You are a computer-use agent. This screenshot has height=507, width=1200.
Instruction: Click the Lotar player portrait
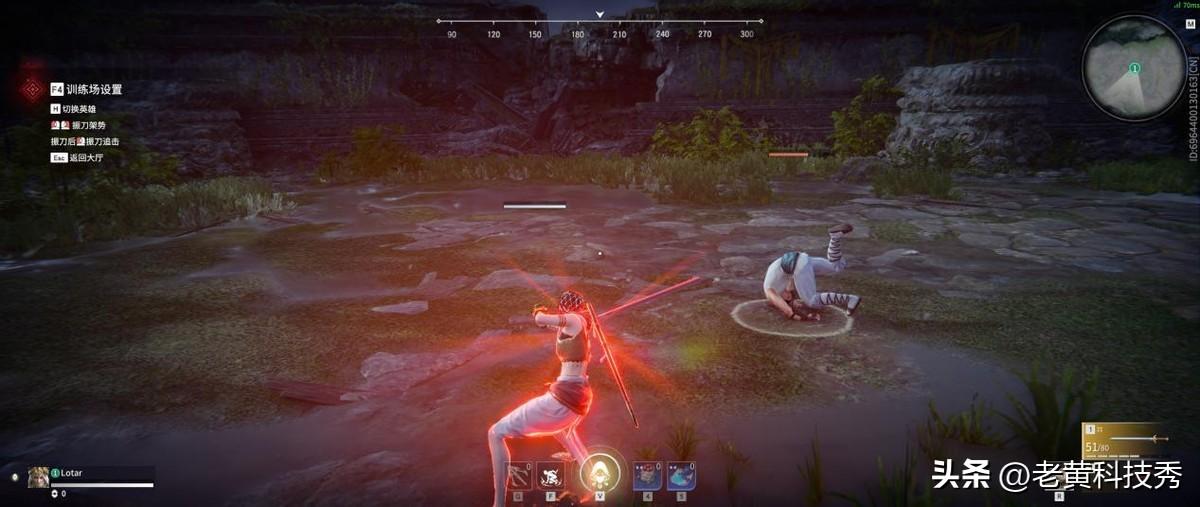coord(39,476)
